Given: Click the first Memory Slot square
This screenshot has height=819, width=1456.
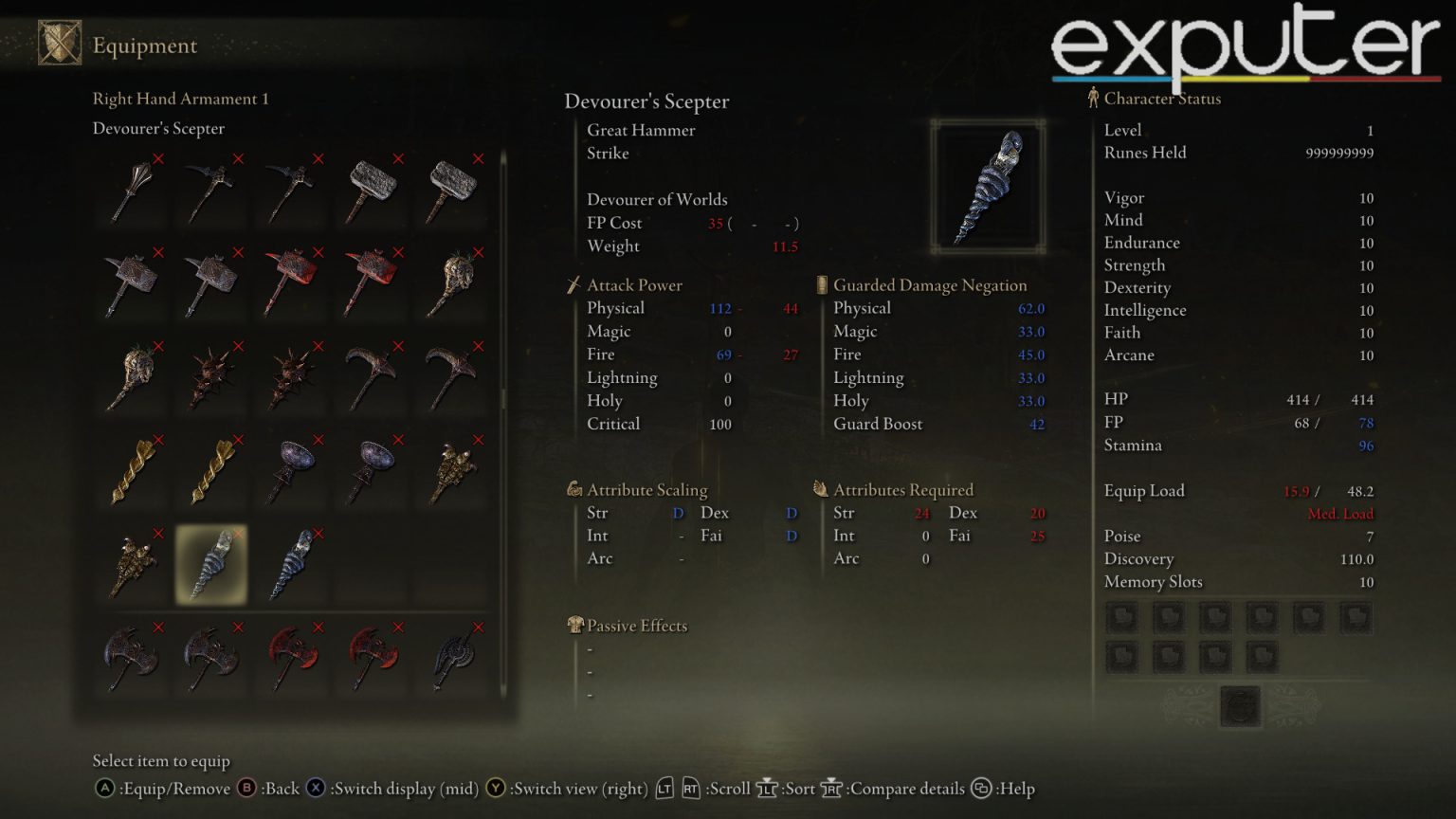Looking at the screenshot, I should tap(1122, 616).
